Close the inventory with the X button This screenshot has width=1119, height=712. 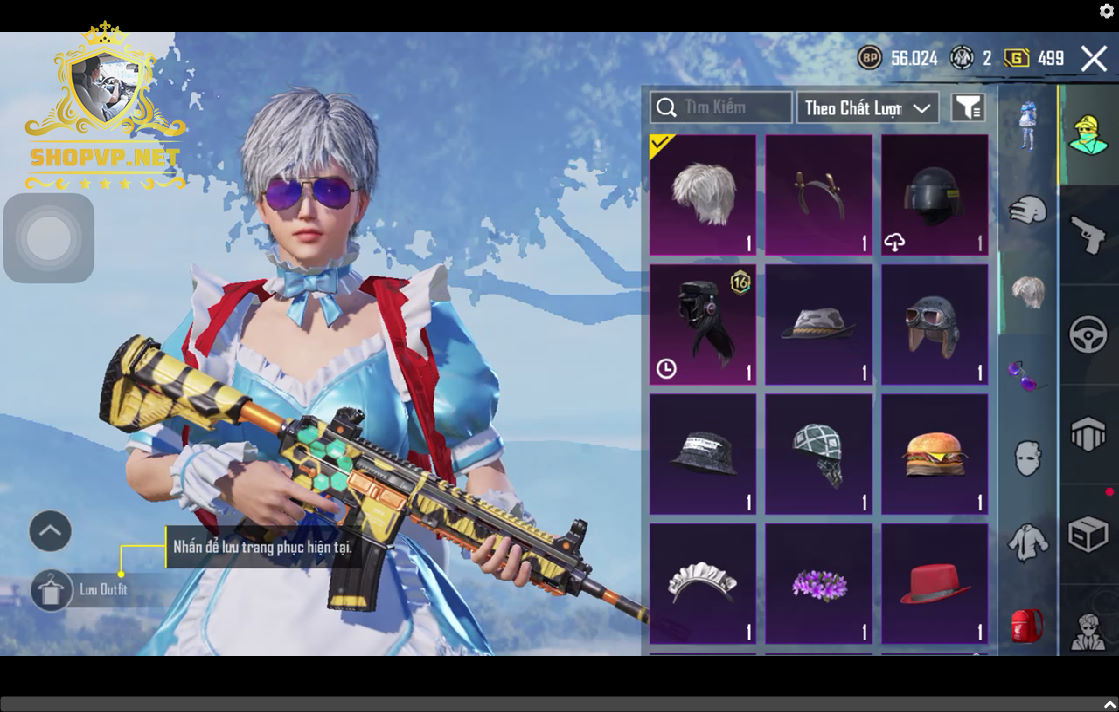(x=1094, y=59)
